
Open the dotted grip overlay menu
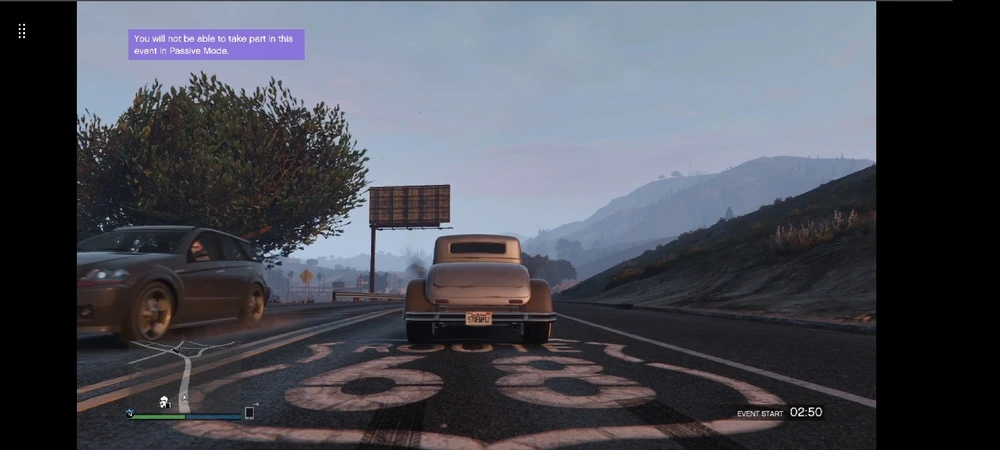[22, 31]
